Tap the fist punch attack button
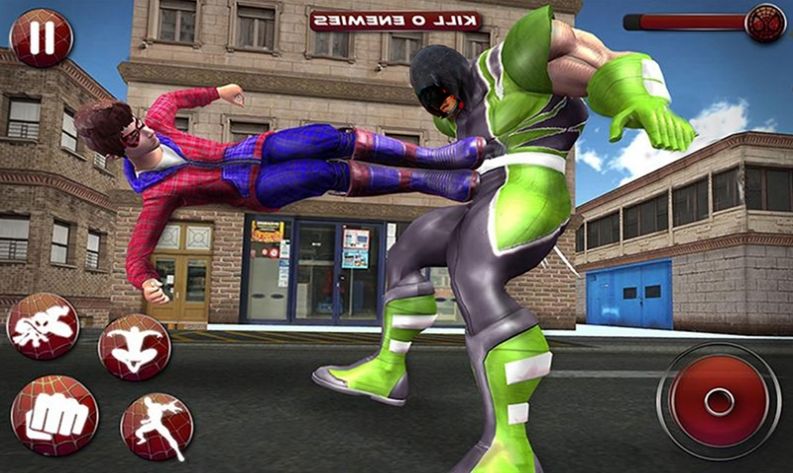This screenshot has width=793, height=473. (x=54, y=415)
